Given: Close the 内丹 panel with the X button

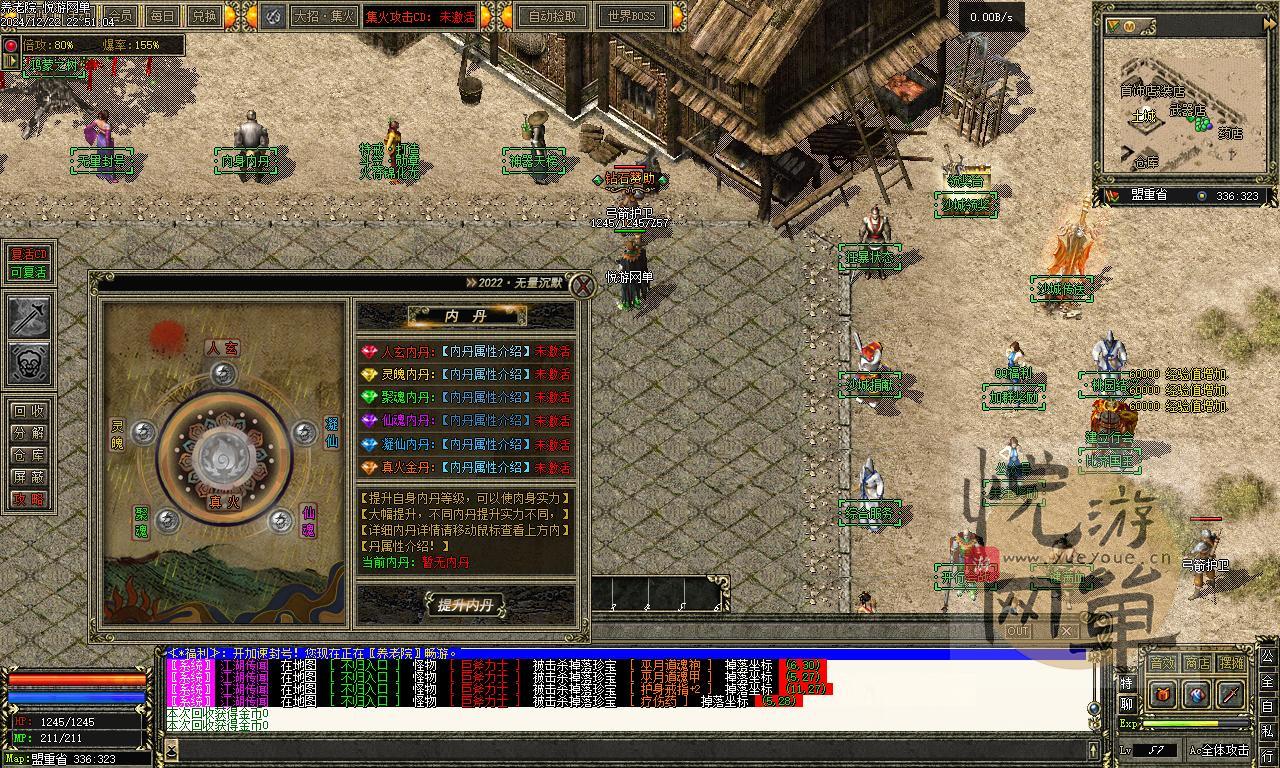Looking at the screenshot, I should 582,285.
